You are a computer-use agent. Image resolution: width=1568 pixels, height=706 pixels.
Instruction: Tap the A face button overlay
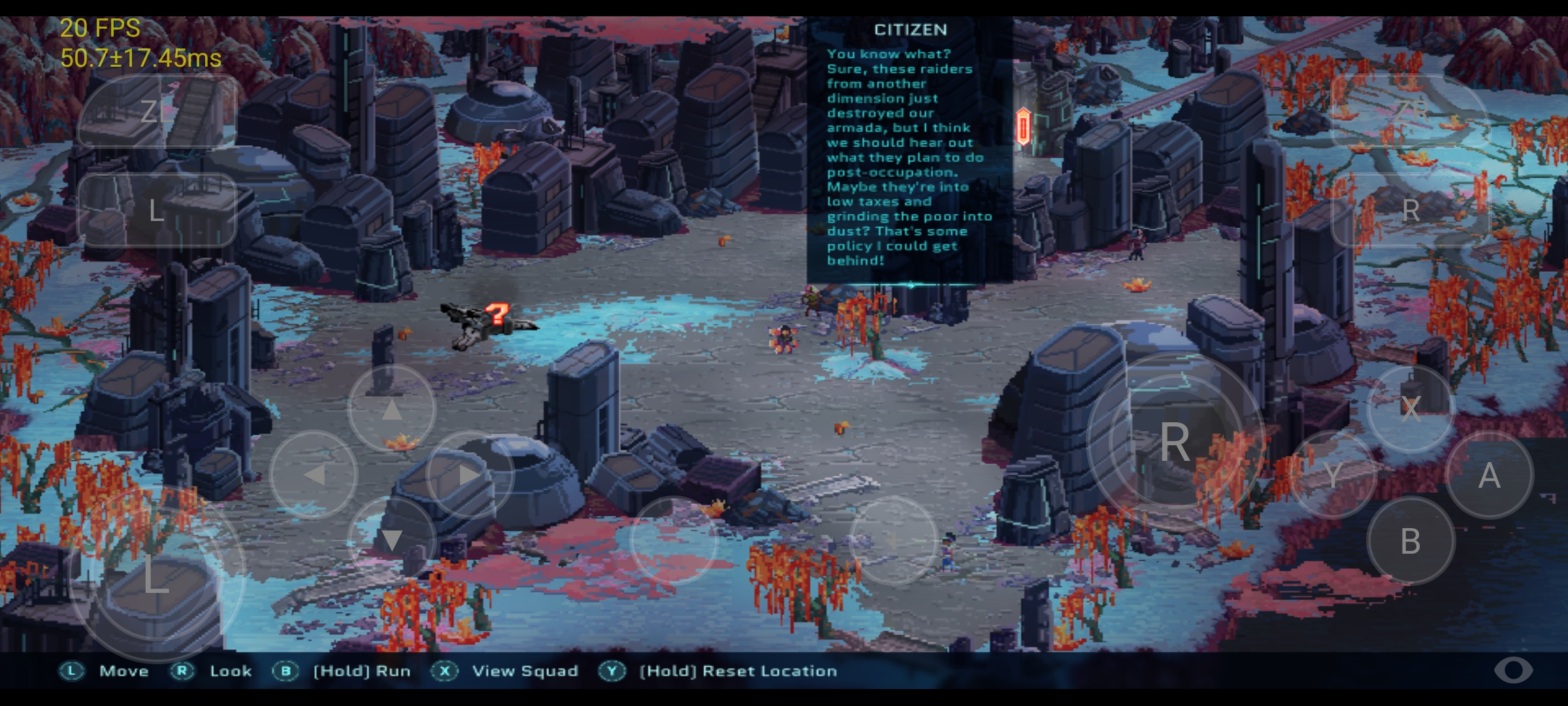tap(1489, 475)
